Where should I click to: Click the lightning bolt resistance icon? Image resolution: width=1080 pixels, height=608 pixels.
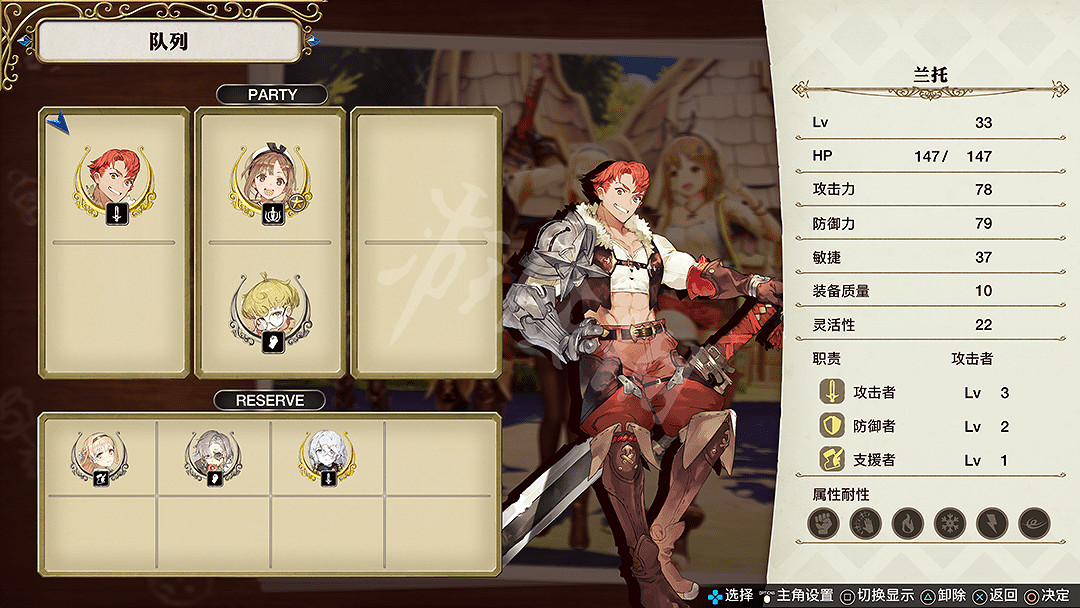[991, 523]
